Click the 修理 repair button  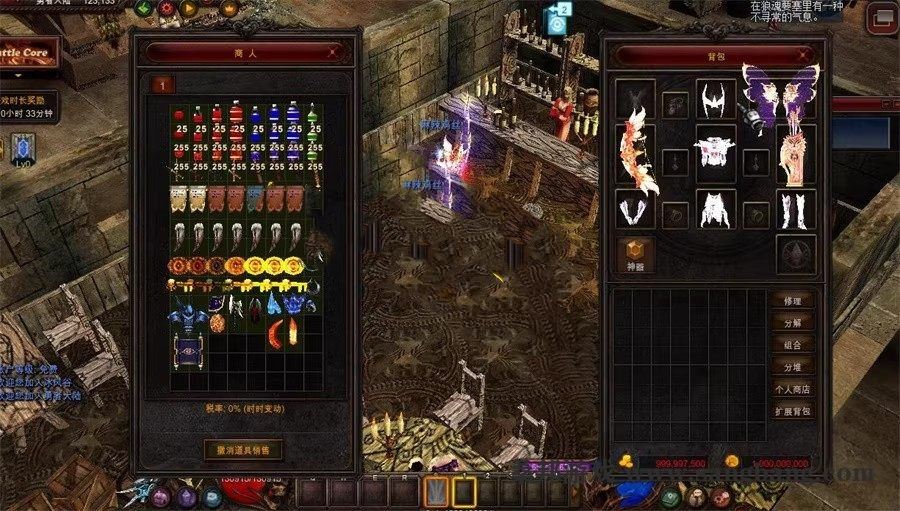(792, 301)
